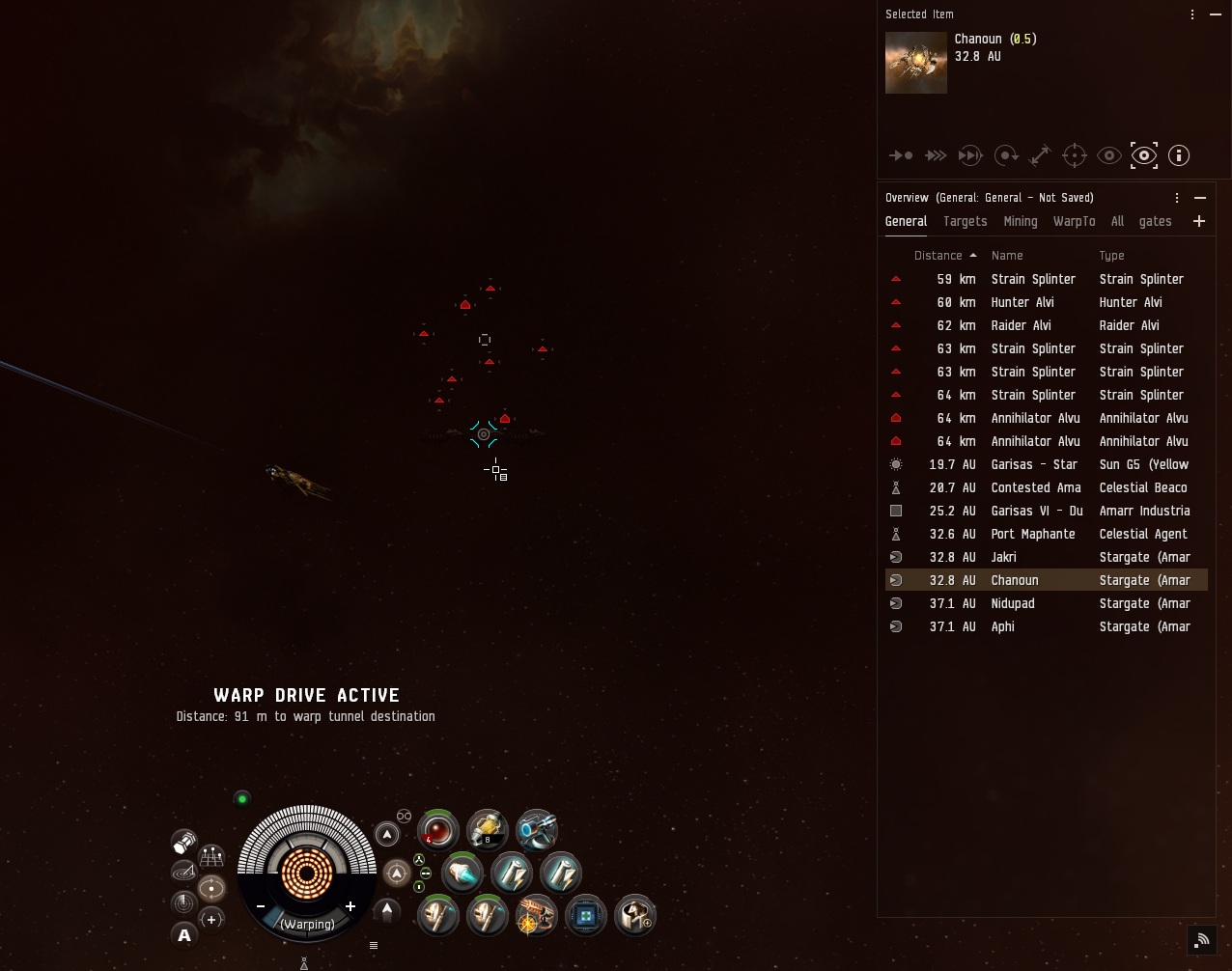Image resolution: width=1232 pixels, height=971 pixels.
Task: Open the Mining overview tab
Action: (x=1020, y=221)
